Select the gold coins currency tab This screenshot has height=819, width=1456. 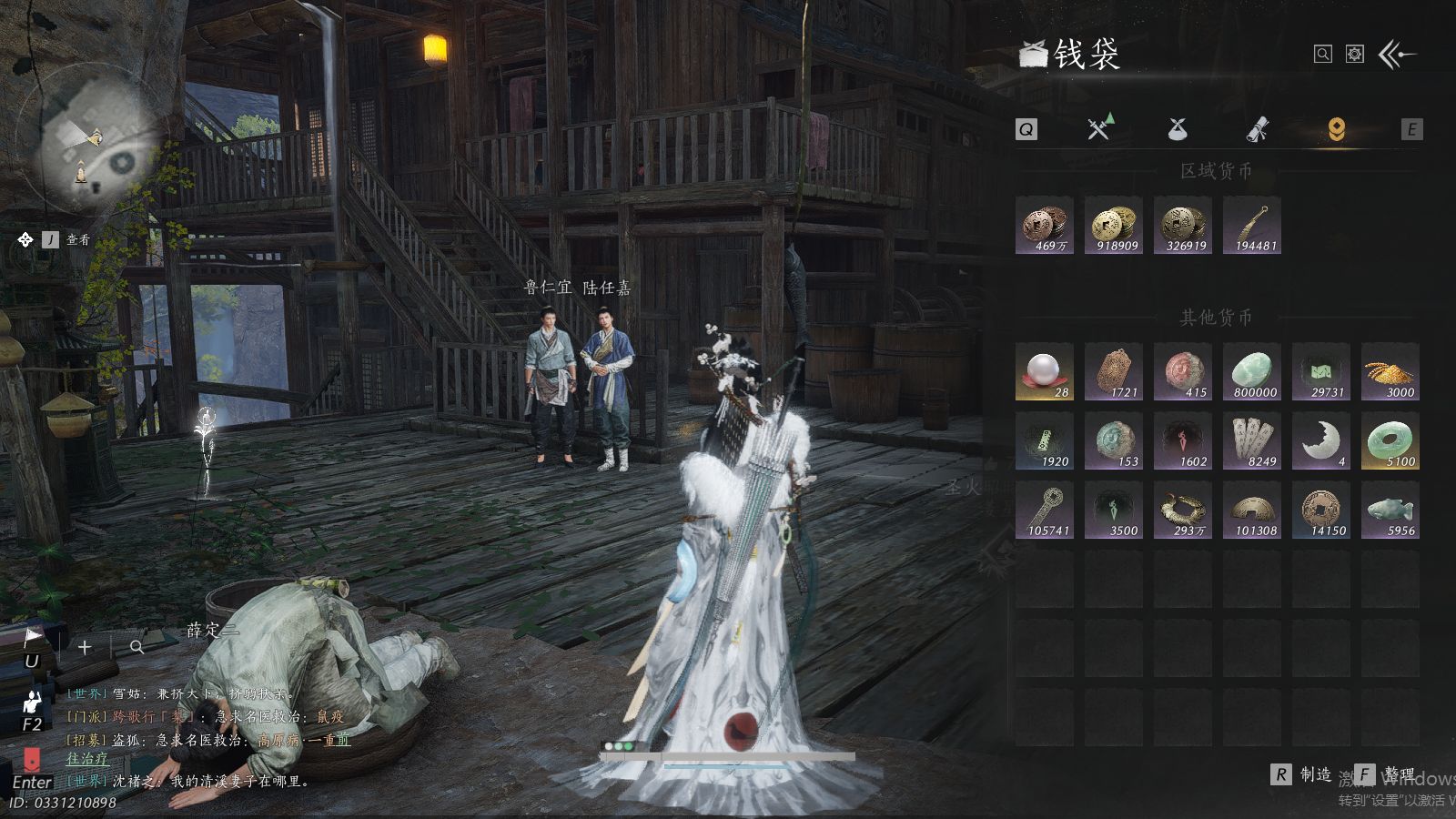[x=1336, y=129]
